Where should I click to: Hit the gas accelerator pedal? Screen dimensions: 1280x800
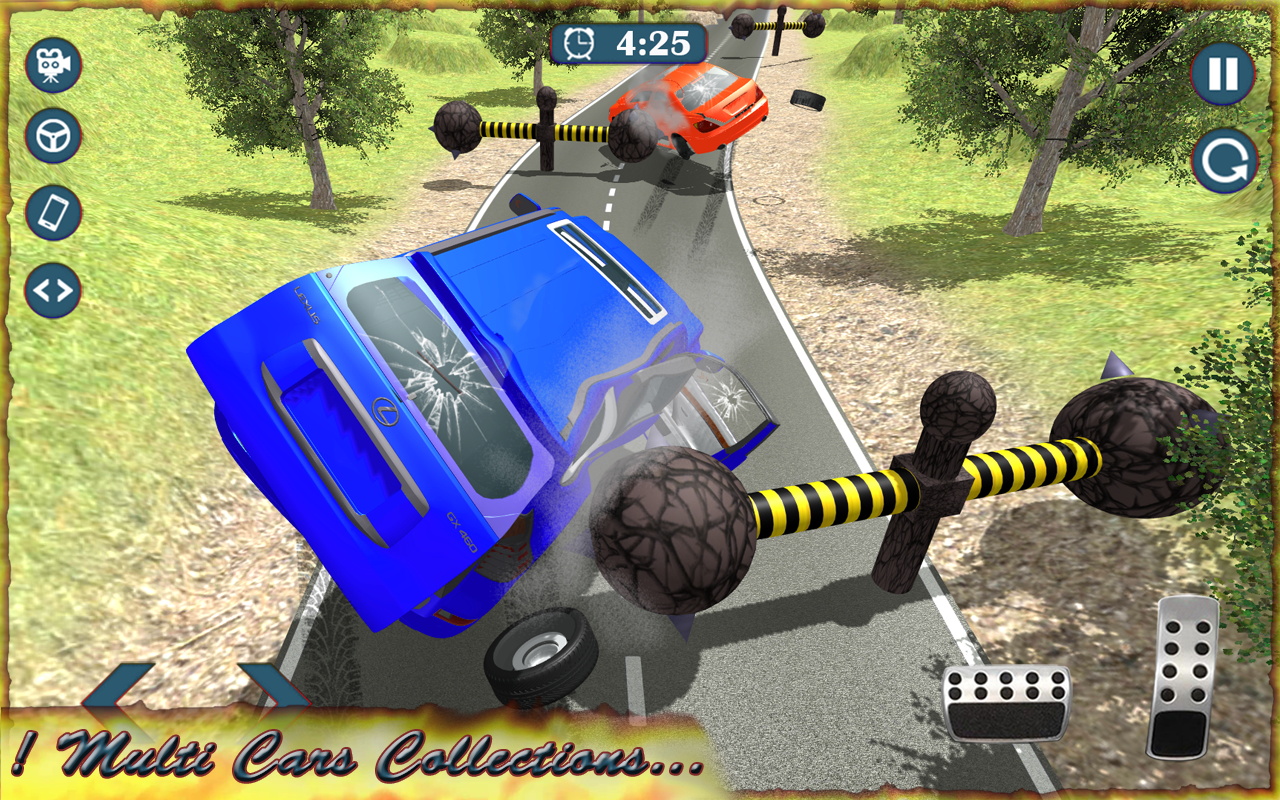pyautogui.click(x=1182, y=676)
